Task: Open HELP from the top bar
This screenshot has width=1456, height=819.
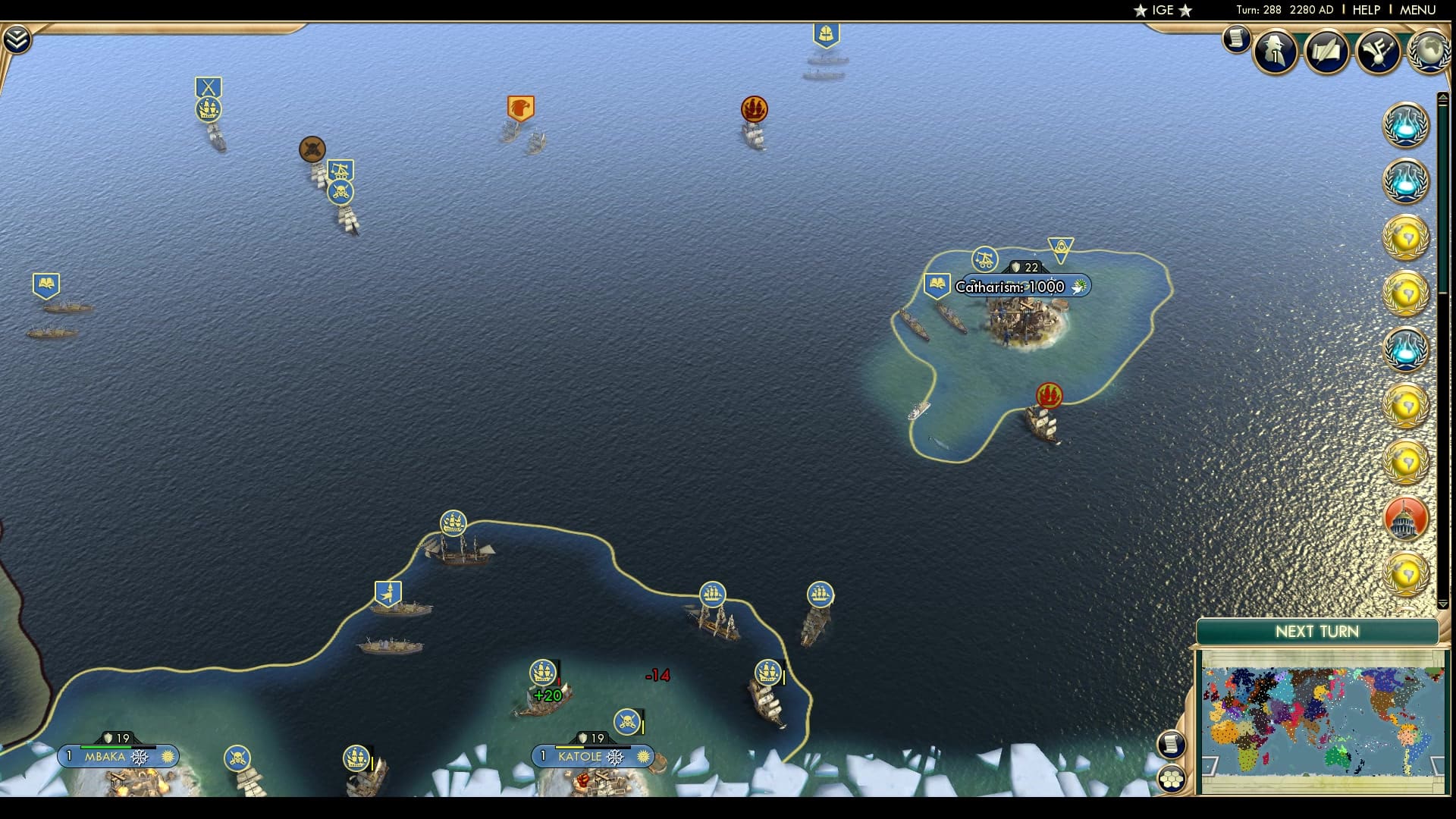Action: click(1365, 11)
